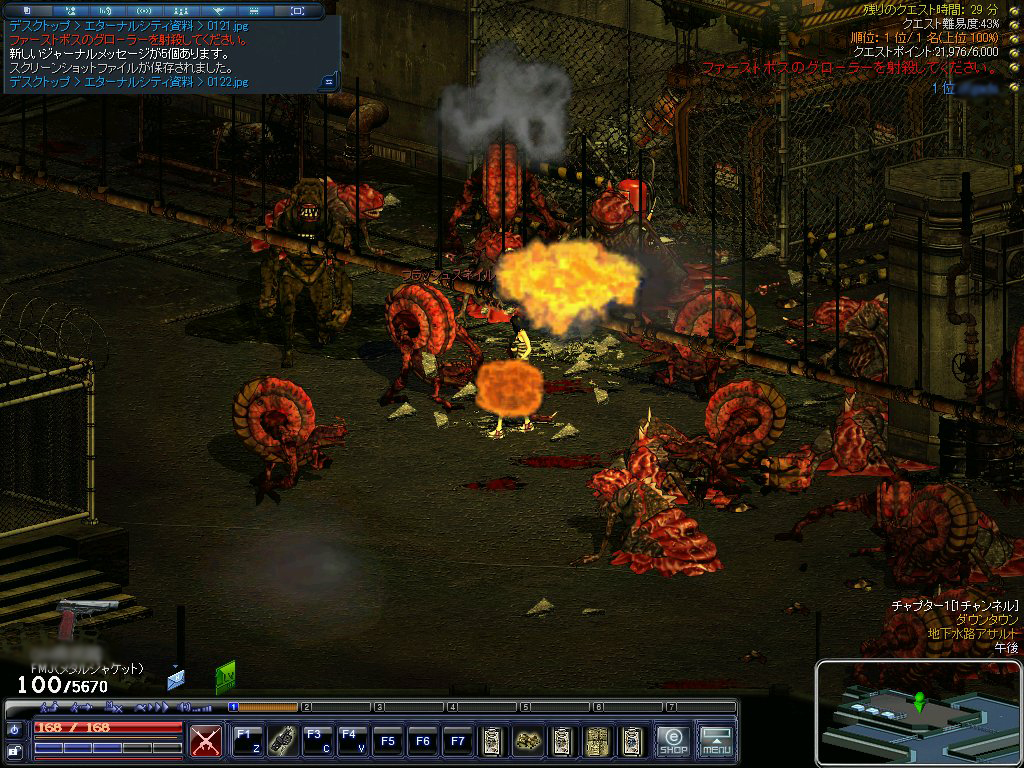Open the first chat tab with document icon
Image resolution: width=1024 pixels, height=768 pixels.
[28, 10]
